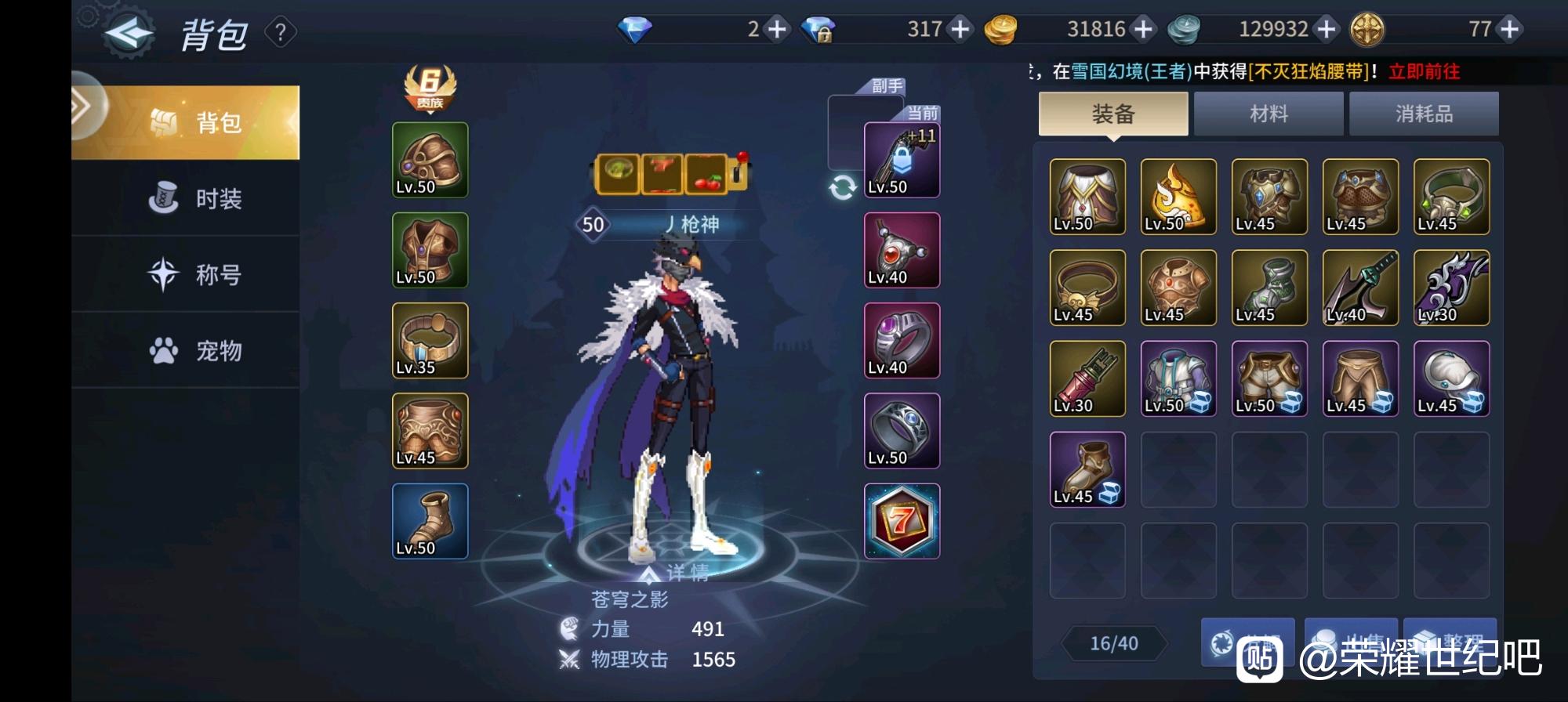
Task: Add gold coins with the plus button
Action: coord(1144,30)
